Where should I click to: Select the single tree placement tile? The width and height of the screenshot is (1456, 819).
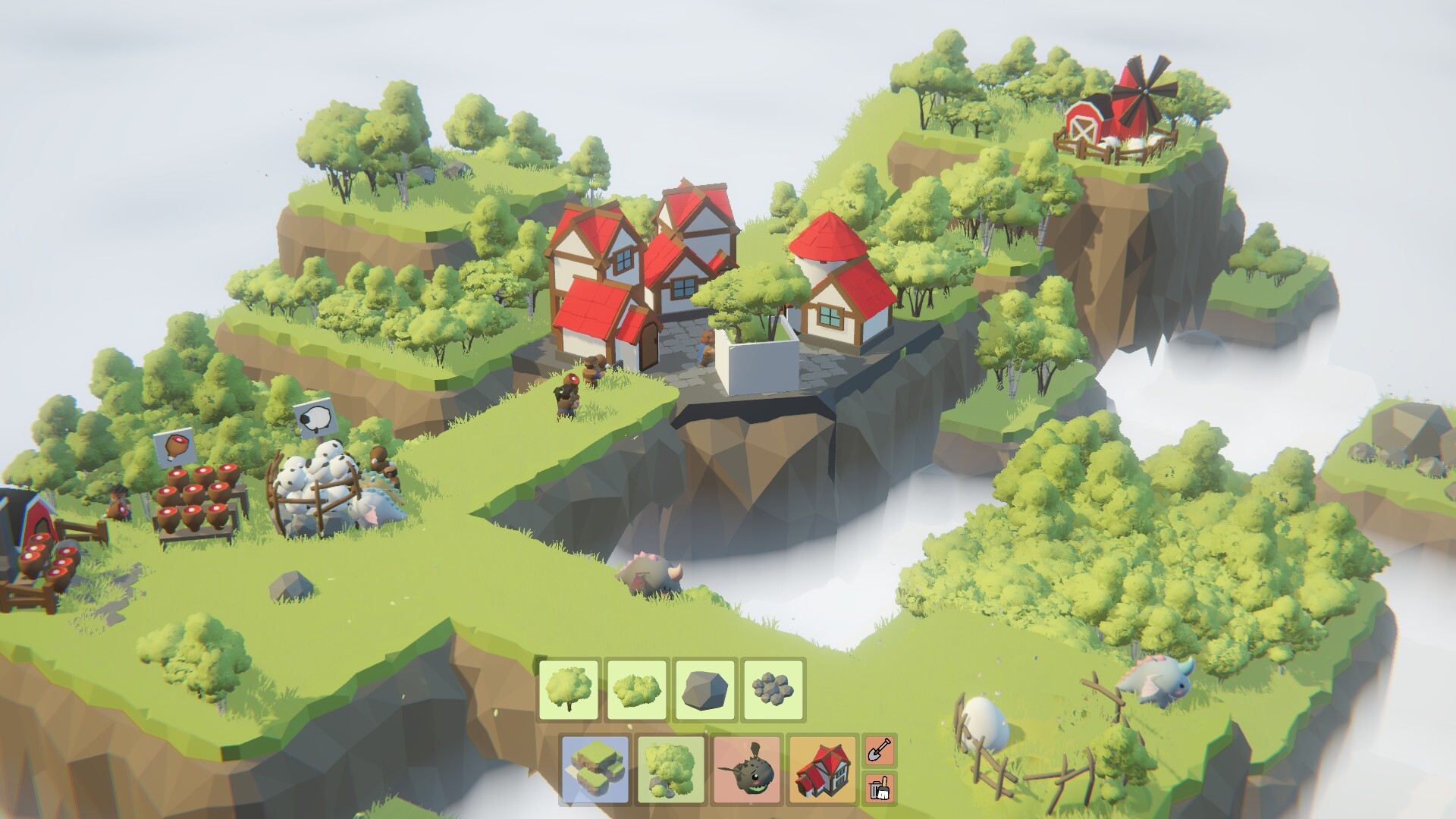(x=569, y=690)
